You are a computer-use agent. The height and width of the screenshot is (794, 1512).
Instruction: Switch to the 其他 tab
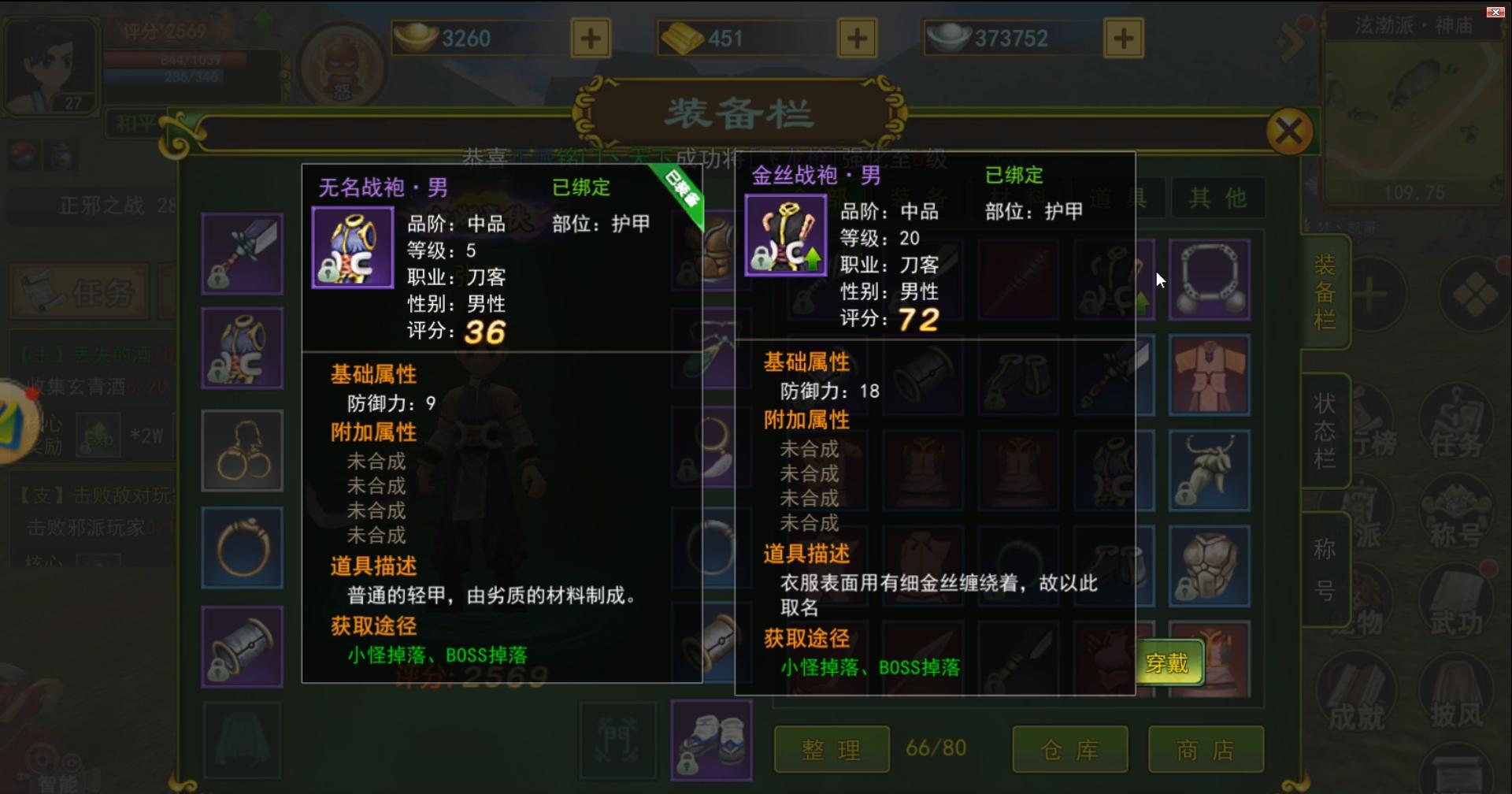[x=1218, y=198]
